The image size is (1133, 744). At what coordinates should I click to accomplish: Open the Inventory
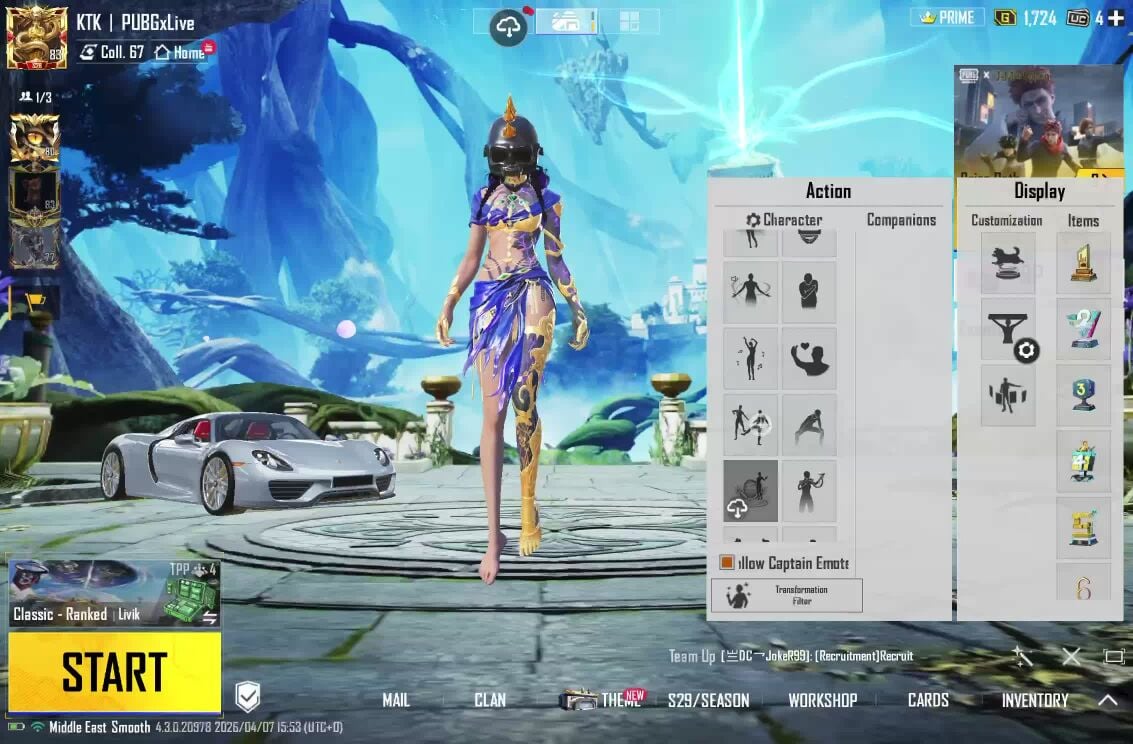tap(1034, 700)
